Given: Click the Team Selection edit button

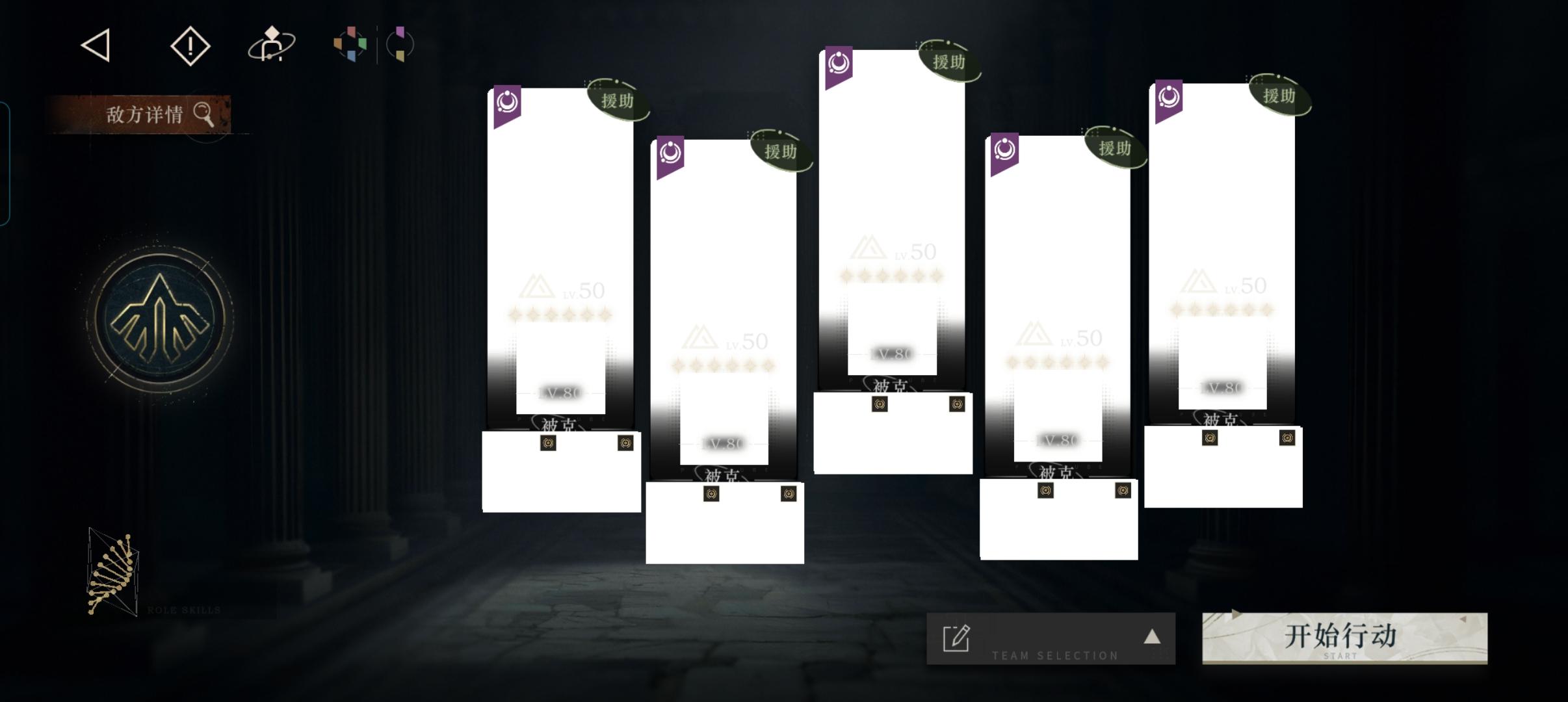Looking at the screenshot, I should (956, 639).
